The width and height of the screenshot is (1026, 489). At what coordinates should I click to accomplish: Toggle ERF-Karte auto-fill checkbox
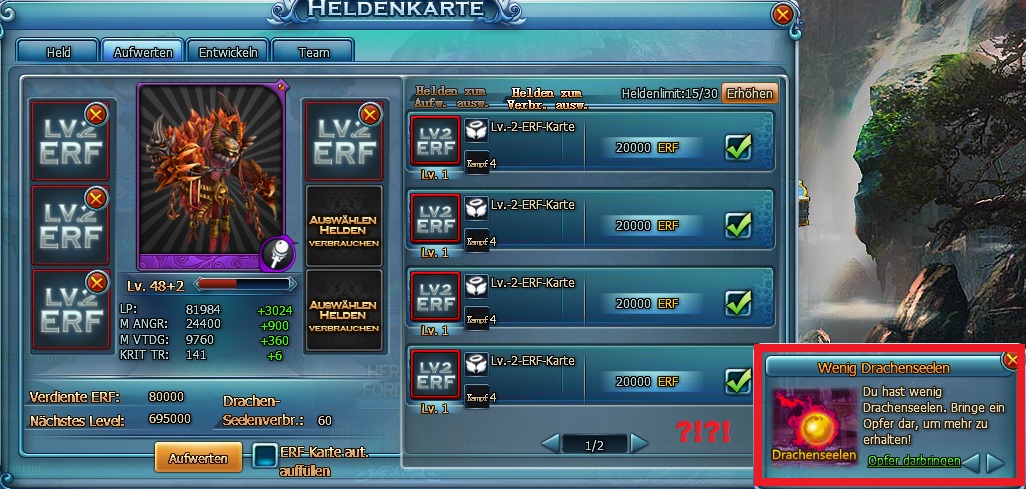[265, 457]
